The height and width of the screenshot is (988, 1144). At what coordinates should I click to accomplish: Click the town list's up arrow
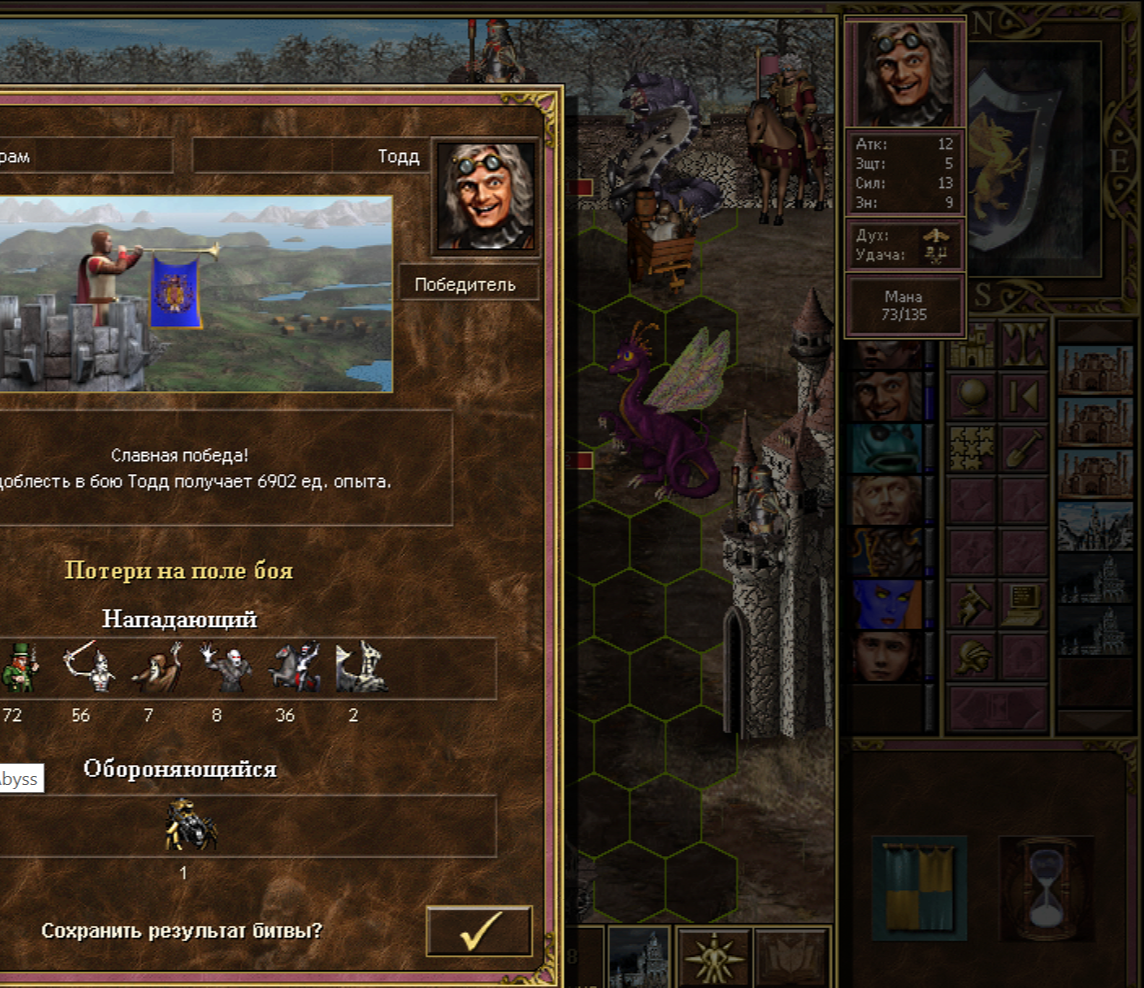tap(1095, 332)
